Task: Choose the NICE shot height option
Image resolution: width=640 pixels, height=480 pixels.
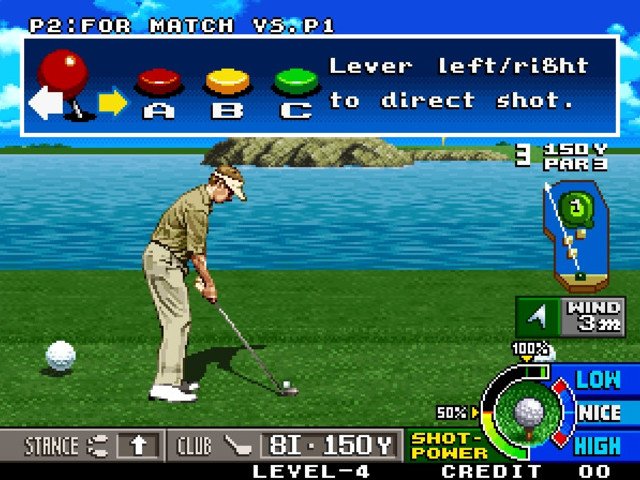Action: pos(599,412)
